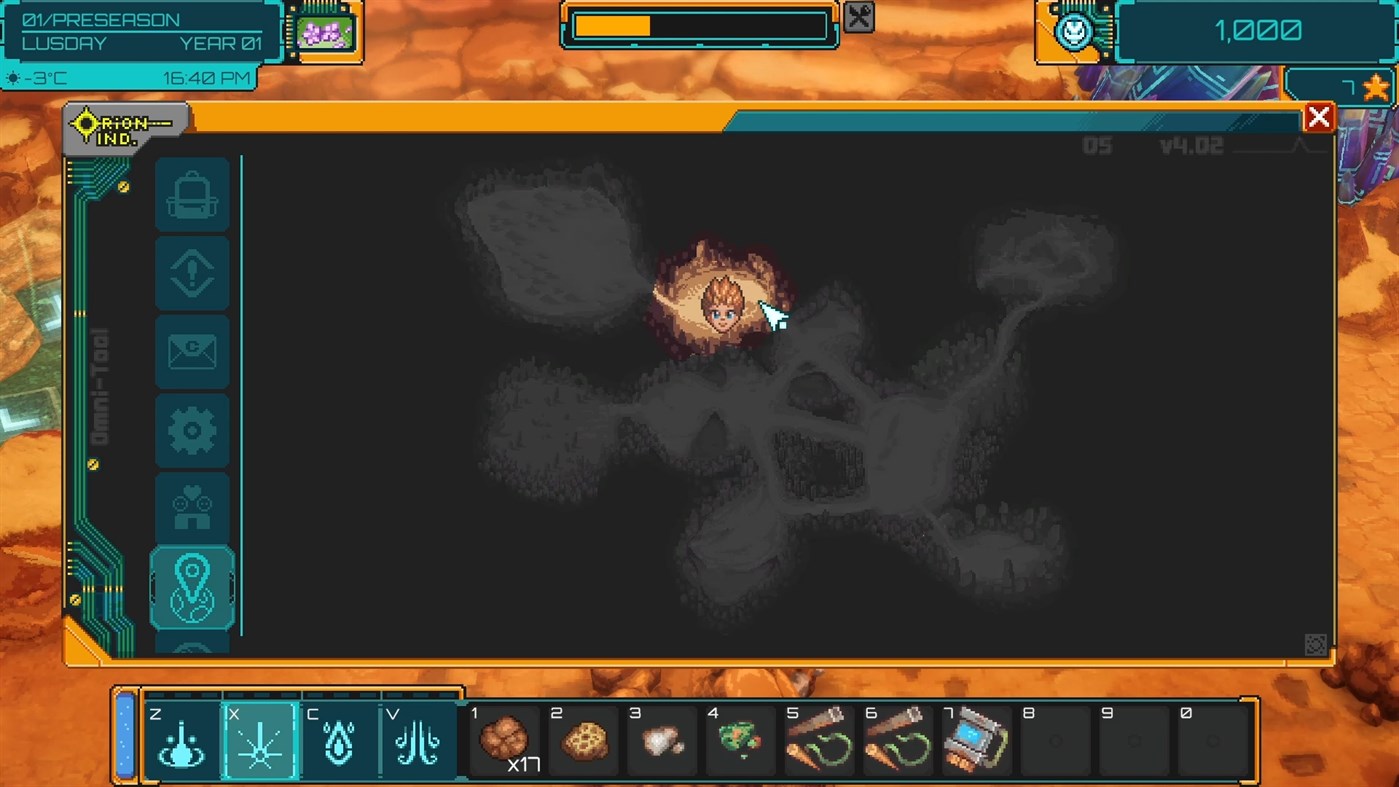Select the datapad in hotbar slot 7
This screenshot has width=1399, height=787.
975,740
